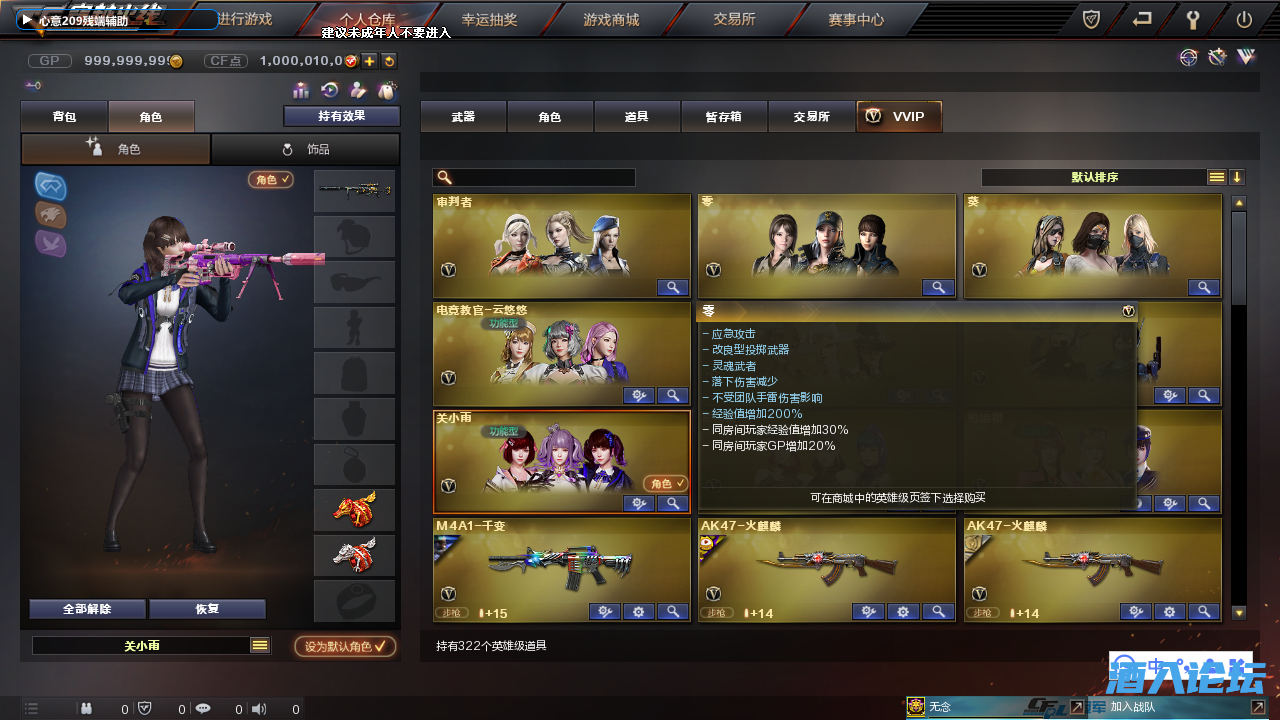
Task: Click the descending sort arrow next to 默认排序
Action: pyautogui.click(x=1238, y=177)
